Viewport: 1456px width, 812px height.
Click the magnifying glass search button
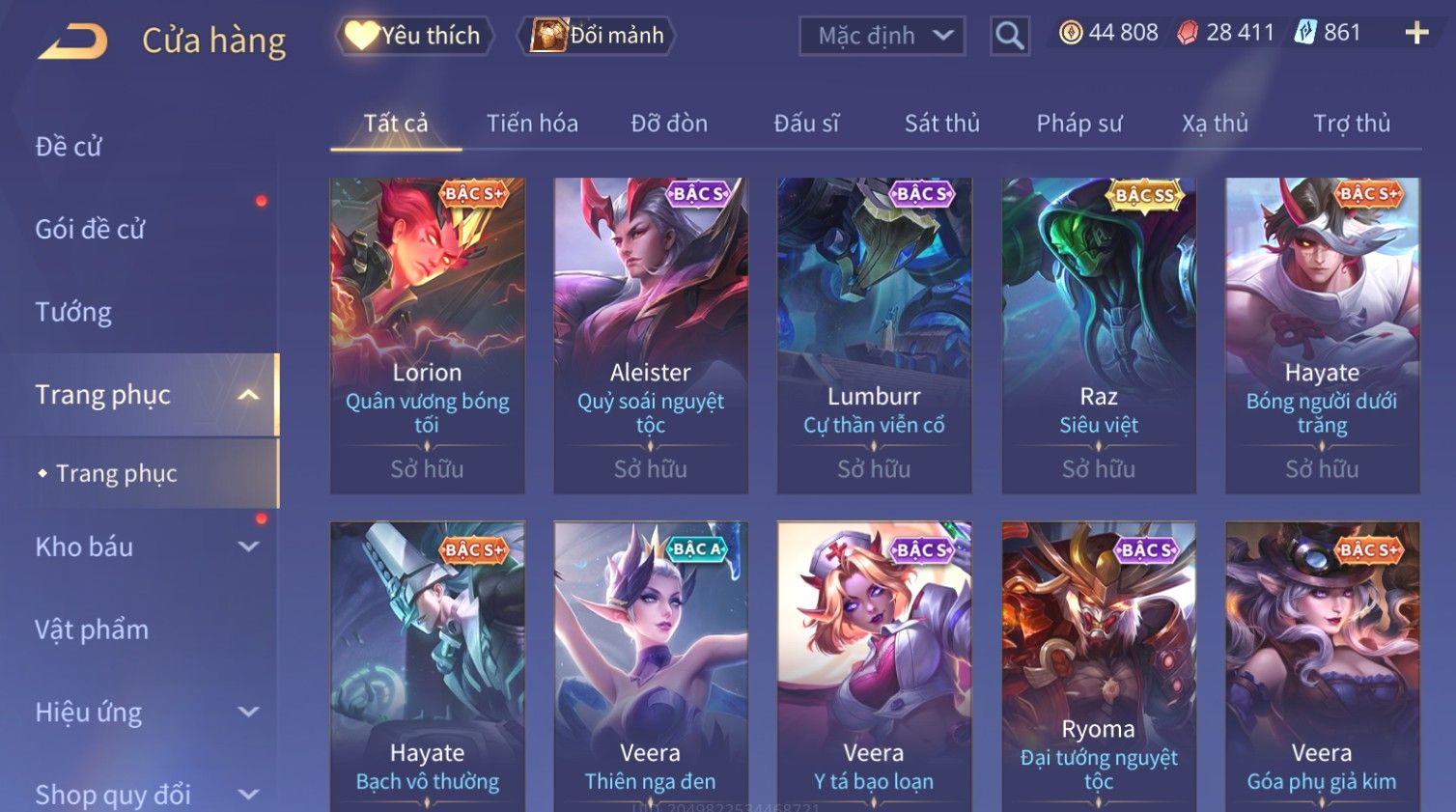[1009, 36]
